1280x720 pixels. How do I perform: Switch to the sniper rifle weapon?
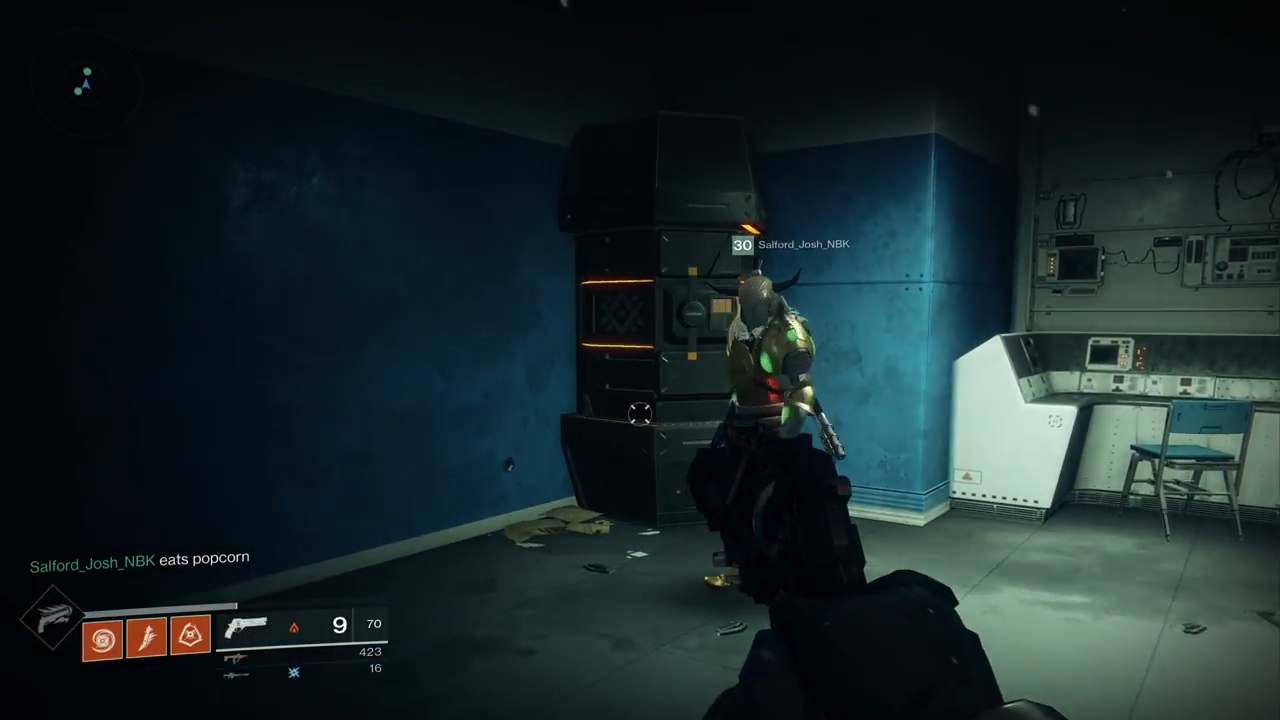pos(236,675)
